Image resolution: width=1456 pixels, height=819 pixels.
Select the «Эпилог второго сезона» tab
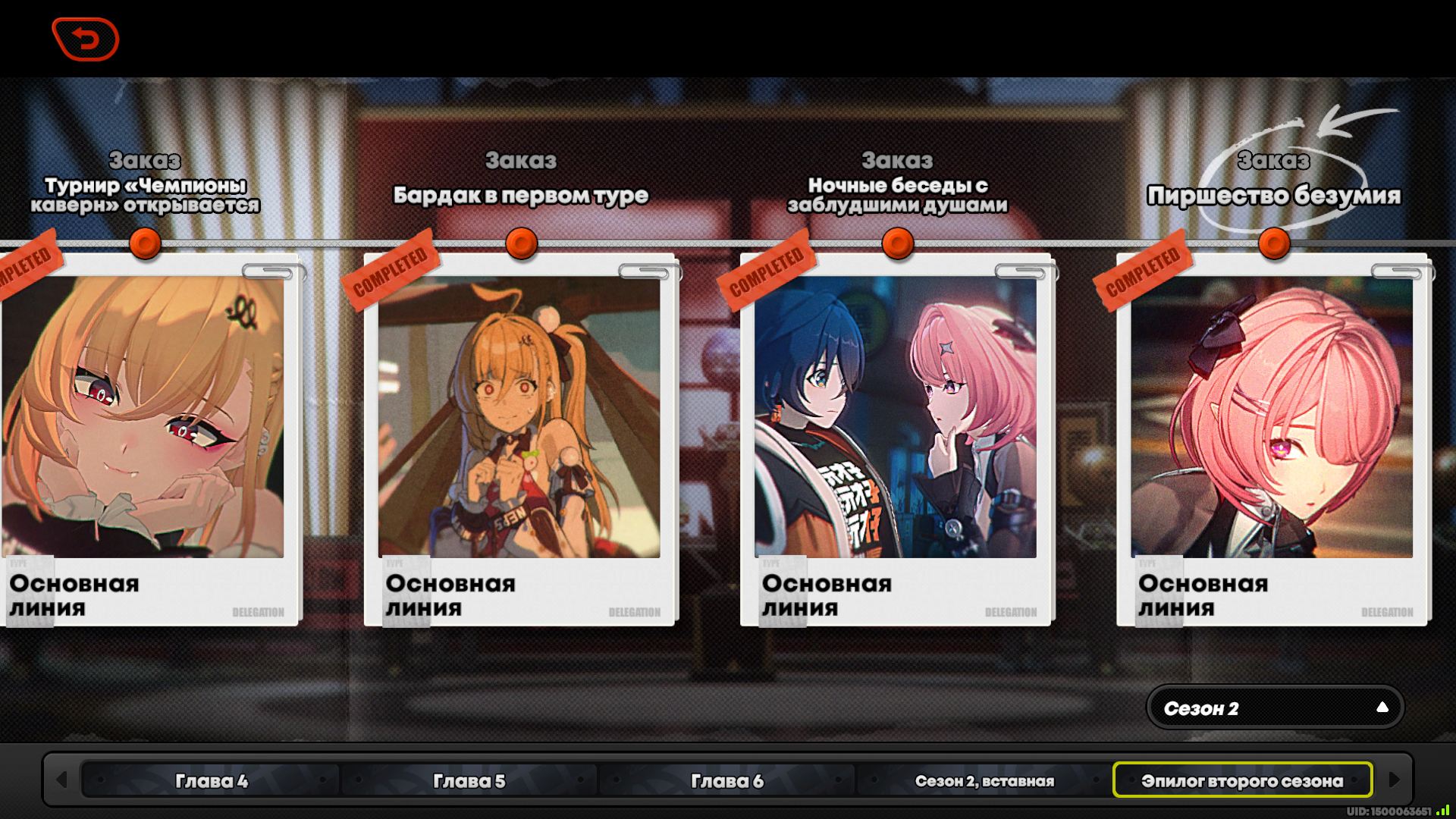coord(1242,780)
